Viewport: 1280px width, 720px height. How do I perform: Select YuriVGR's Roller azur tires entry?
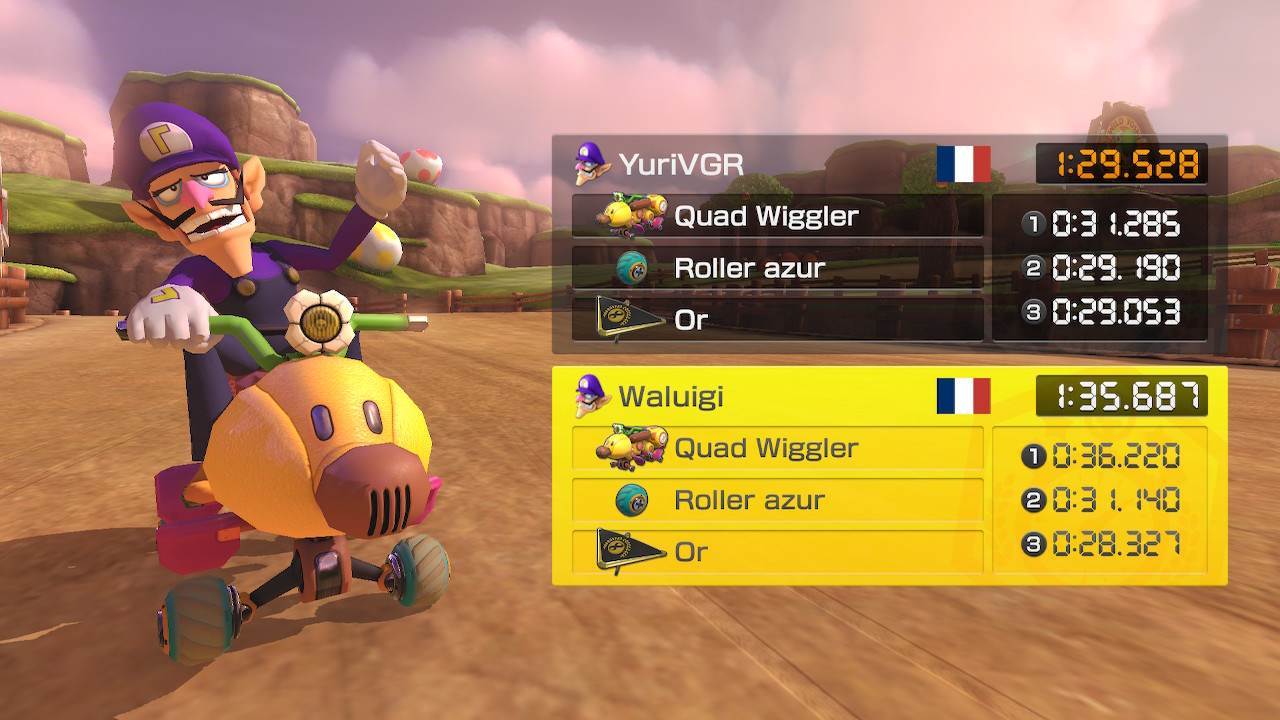coord(777,268)
